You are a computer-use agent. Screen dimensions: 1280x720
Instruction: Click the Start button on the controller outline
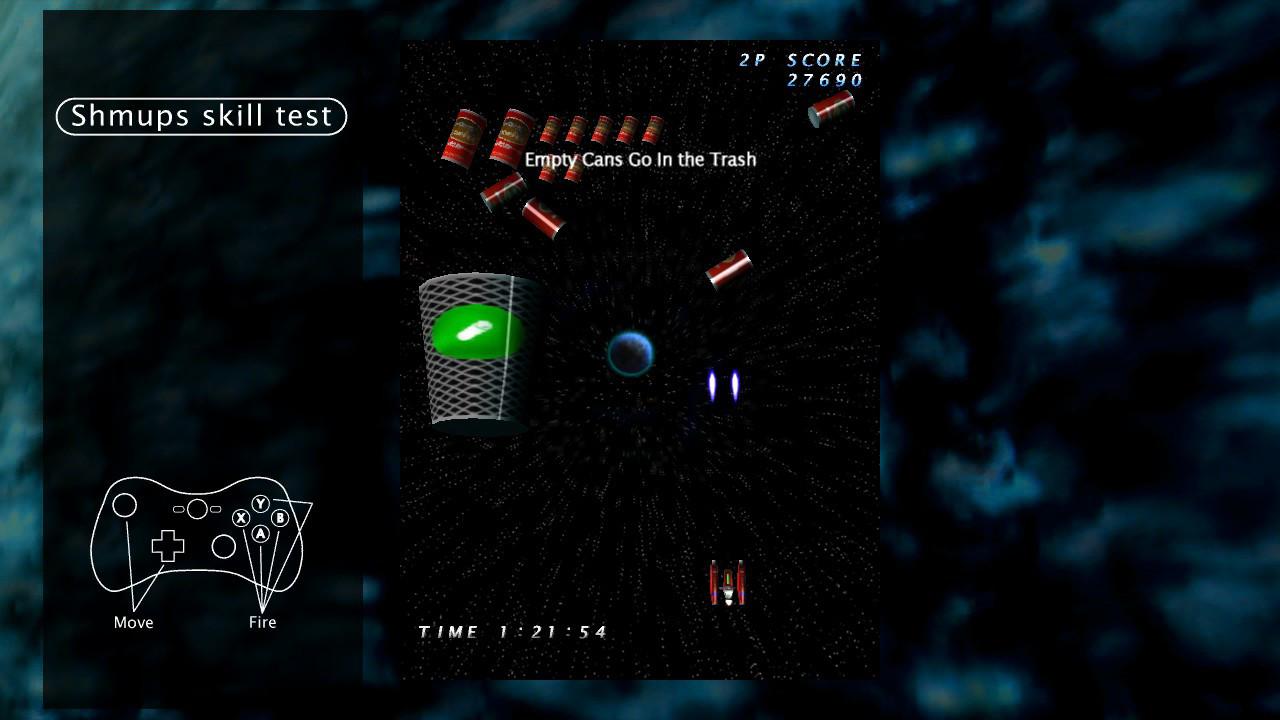click(x=215, y=509)
